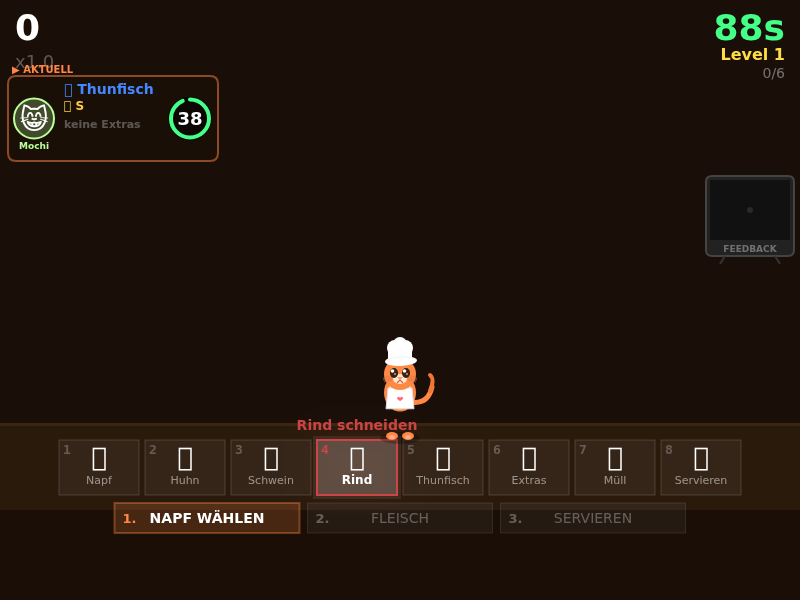The width and height of the screenshot is (800, 600).
Task: Open the Extras station slot
Action: pos(529,467)
